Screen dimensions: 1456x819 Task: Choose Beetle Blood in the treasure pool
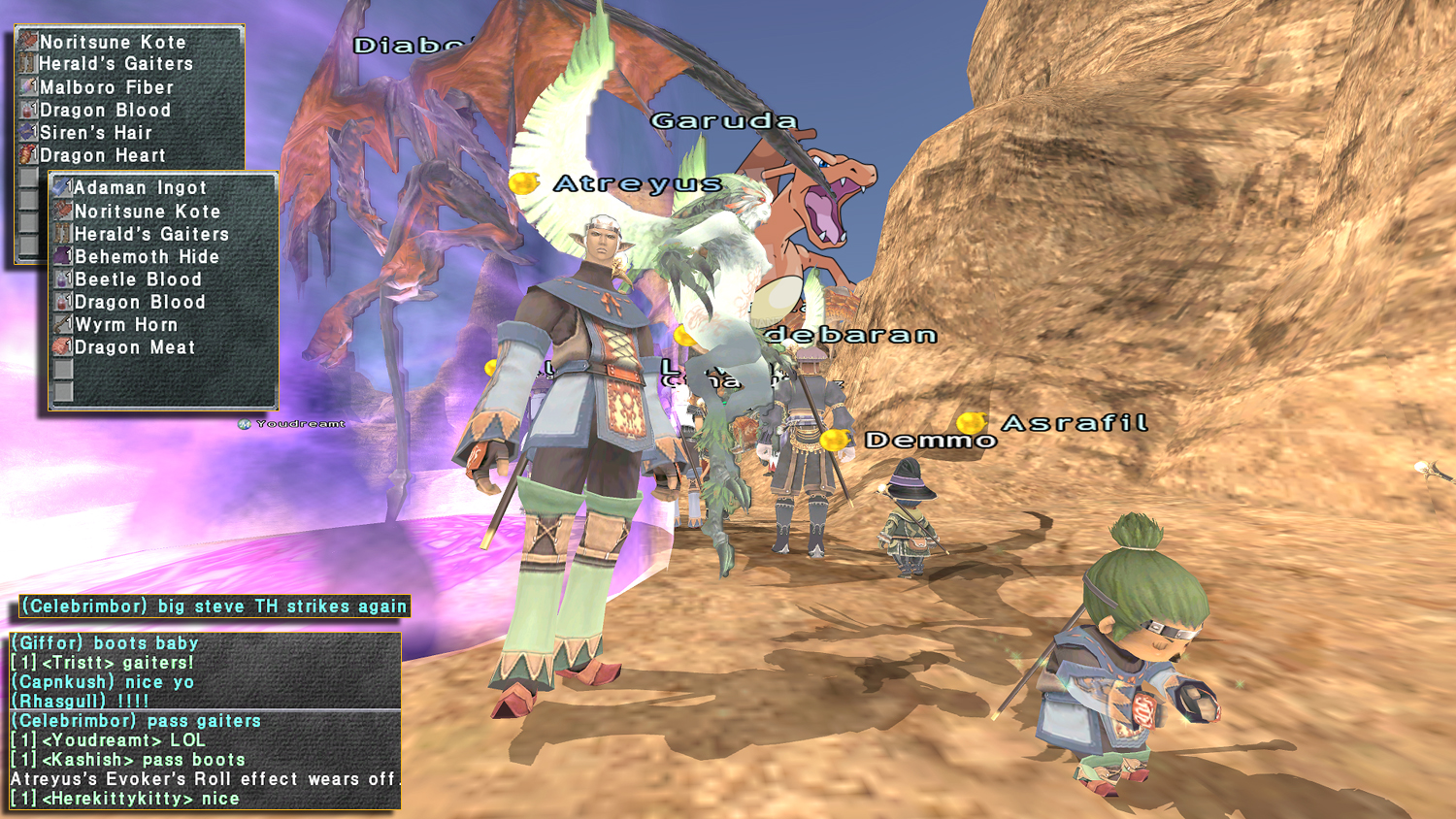[138, 279]
